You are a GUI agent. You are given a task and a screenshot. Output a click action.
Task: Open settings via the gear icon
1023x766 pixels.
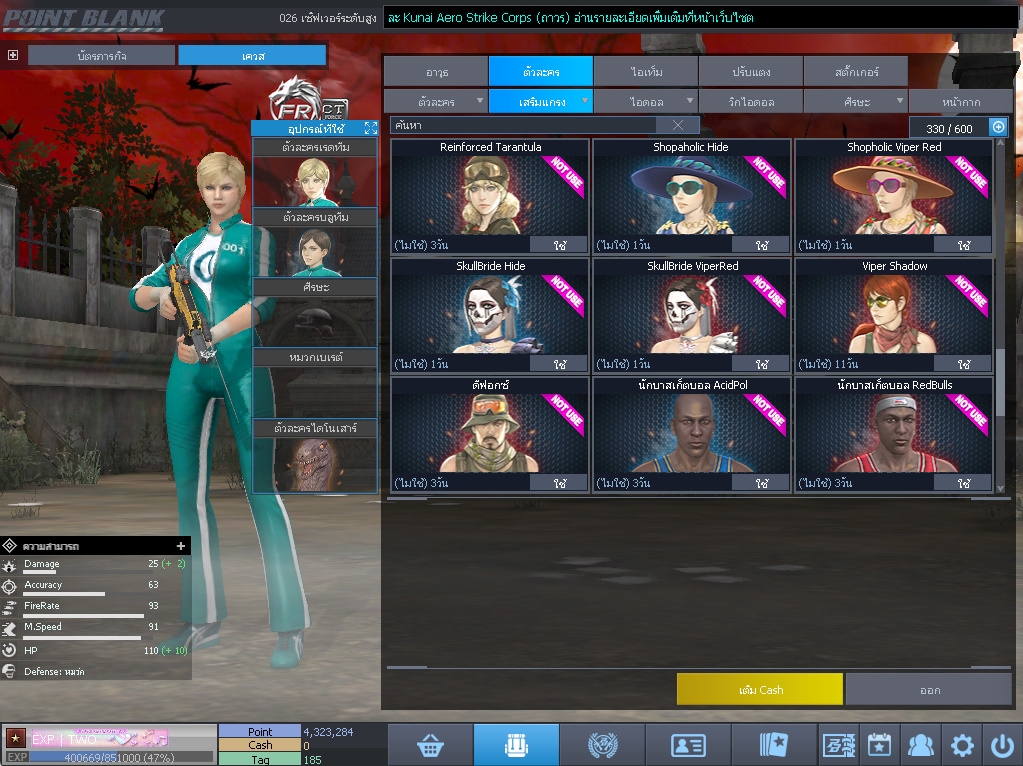(962, 745)
